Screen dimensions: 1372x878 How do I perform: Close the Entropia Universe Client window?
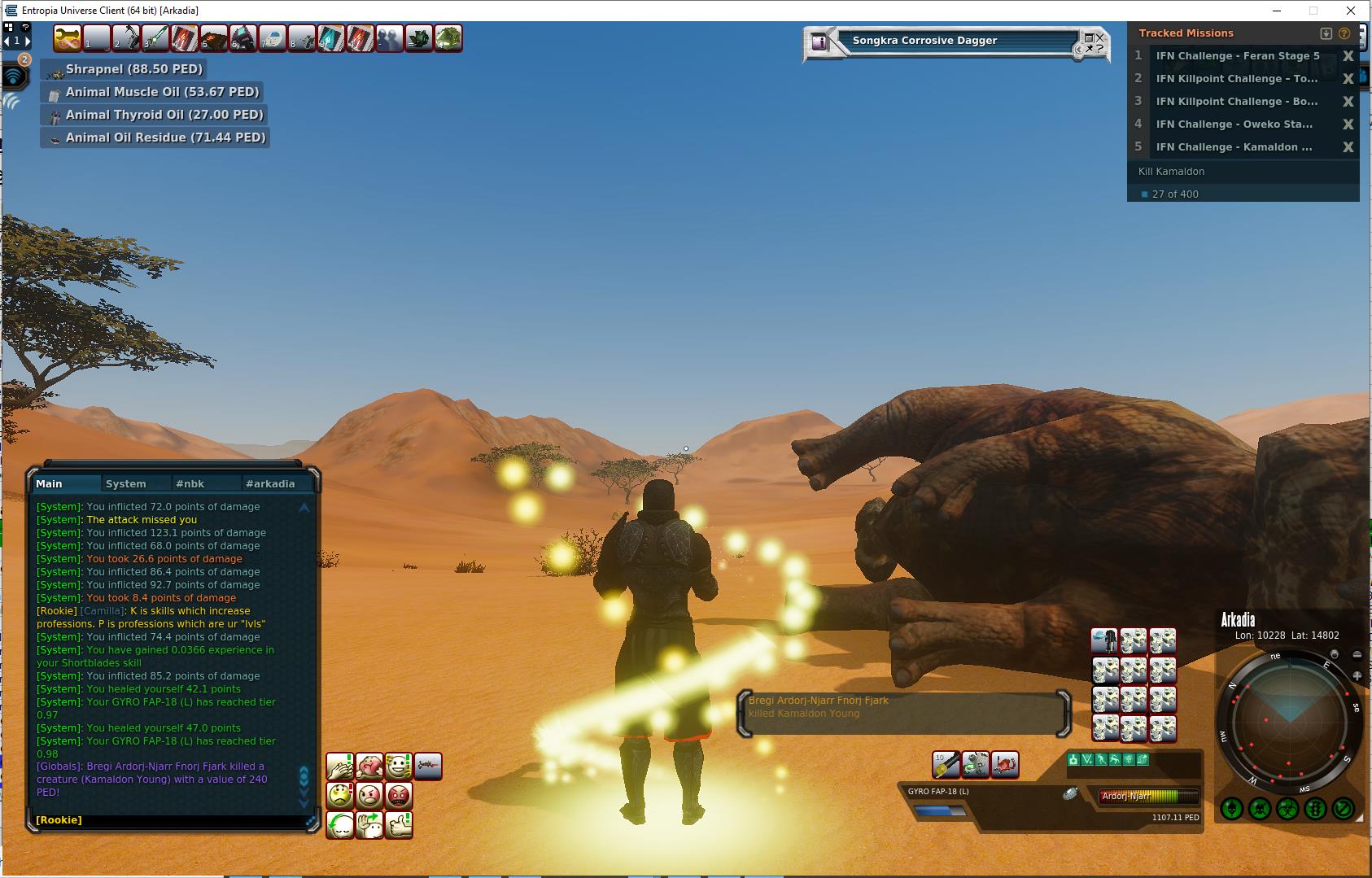pyautogui.click(x=1350, y=11)
